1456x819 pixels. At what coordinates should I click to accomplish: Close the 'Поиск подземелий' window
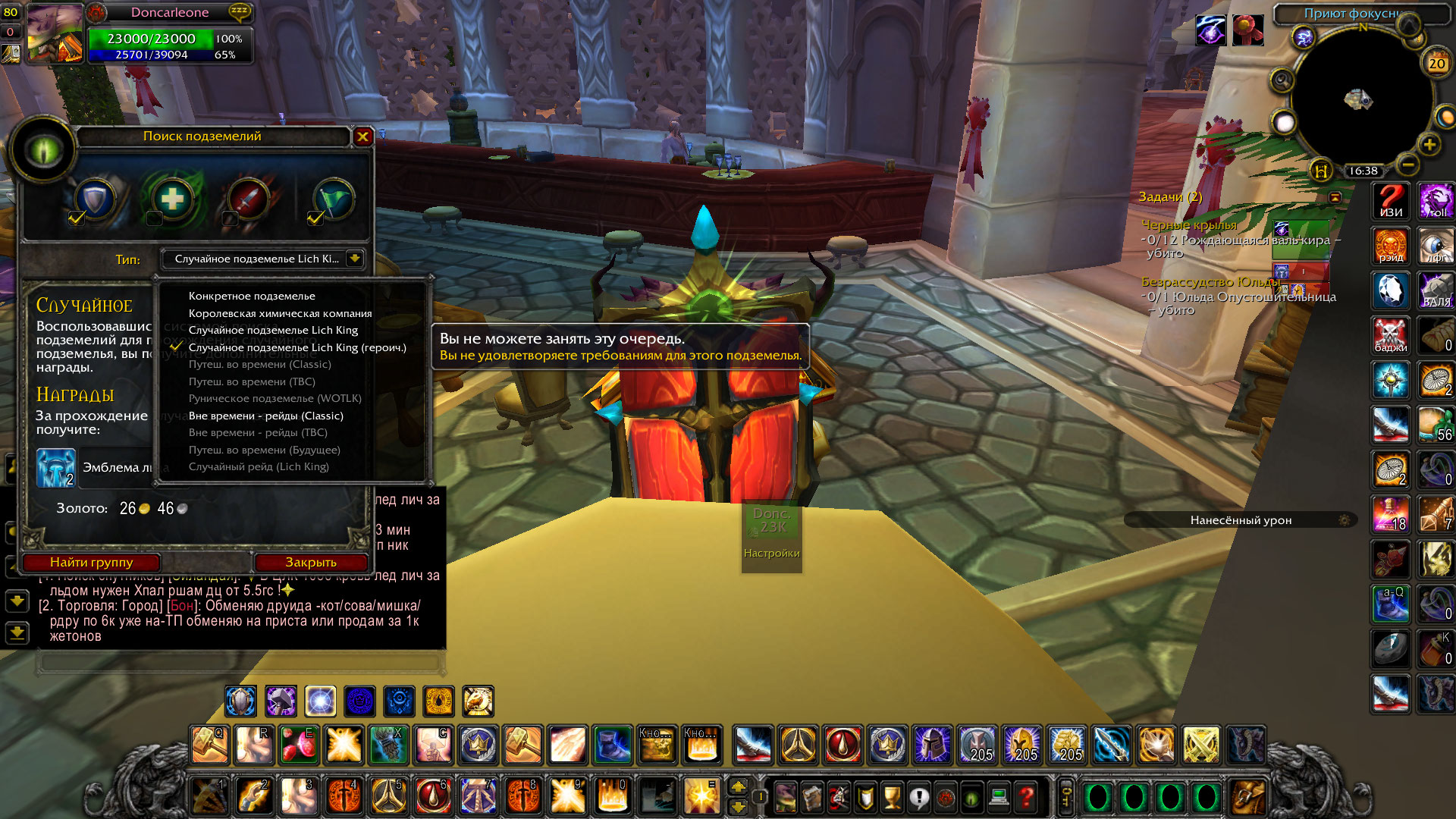362,136
